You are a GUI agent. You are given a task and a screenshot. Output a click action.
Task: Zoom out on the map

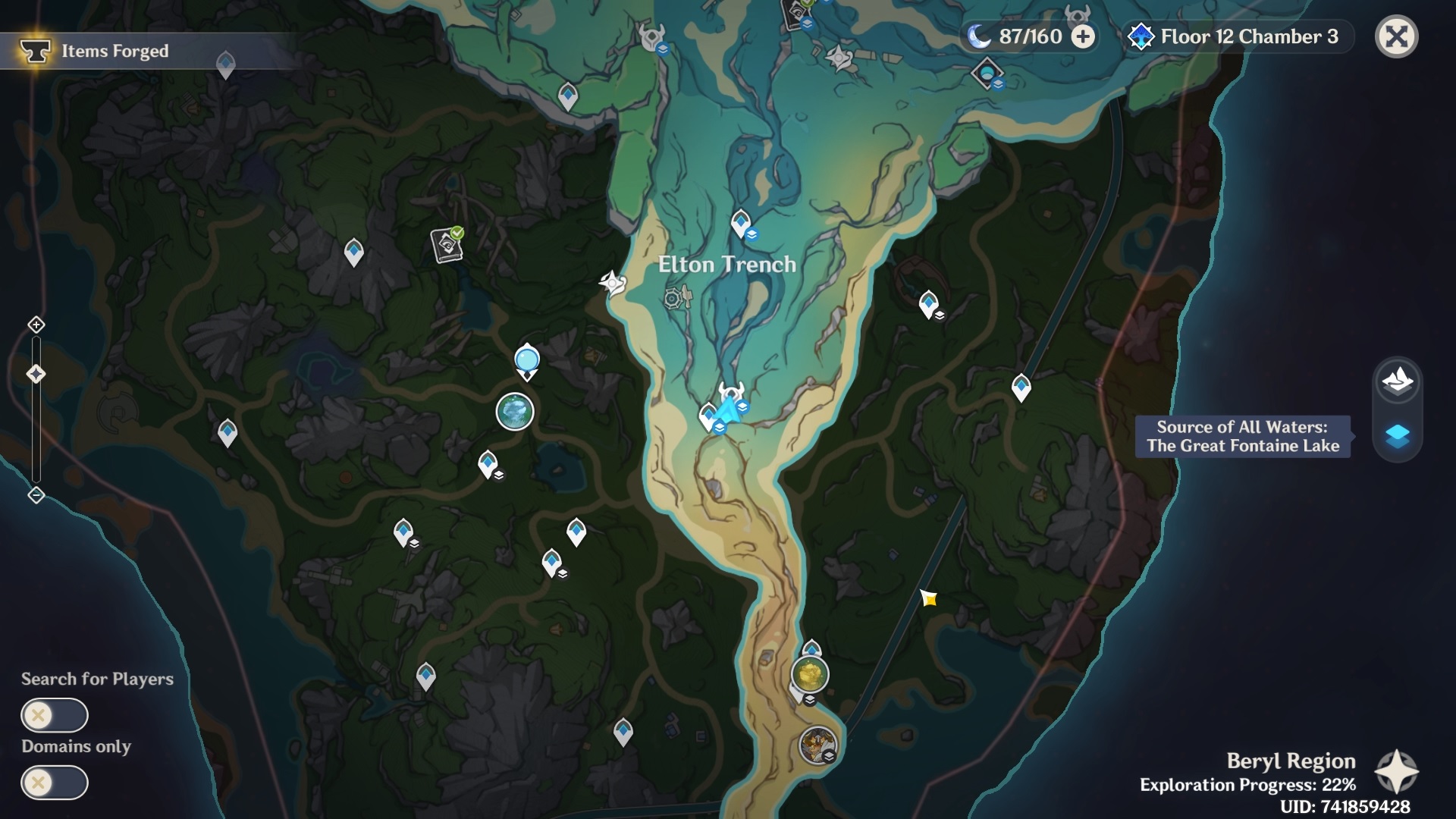pyautogui.click(x=36, y=495)
